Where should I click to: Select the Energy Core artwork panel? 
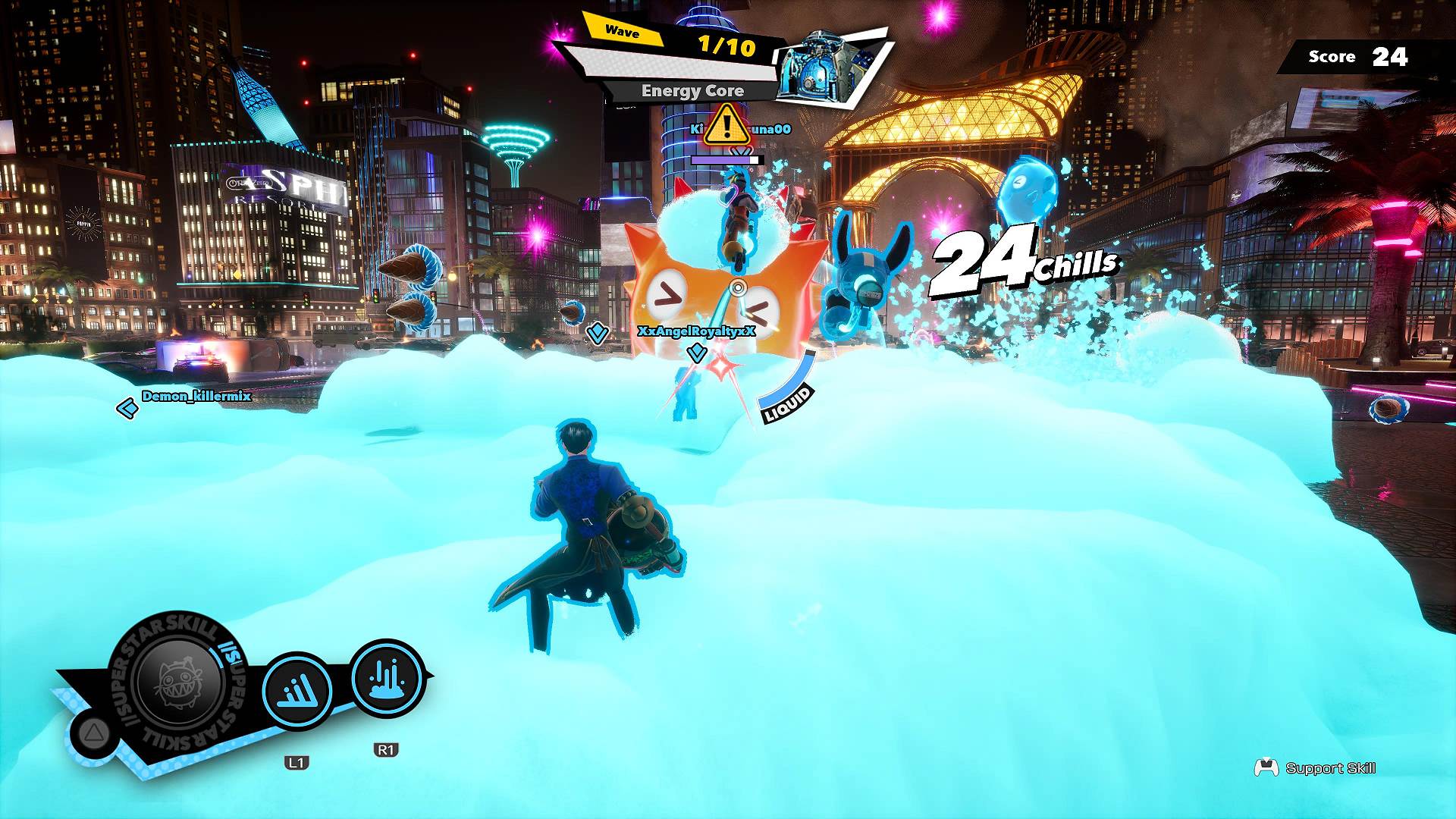(827, 64)
